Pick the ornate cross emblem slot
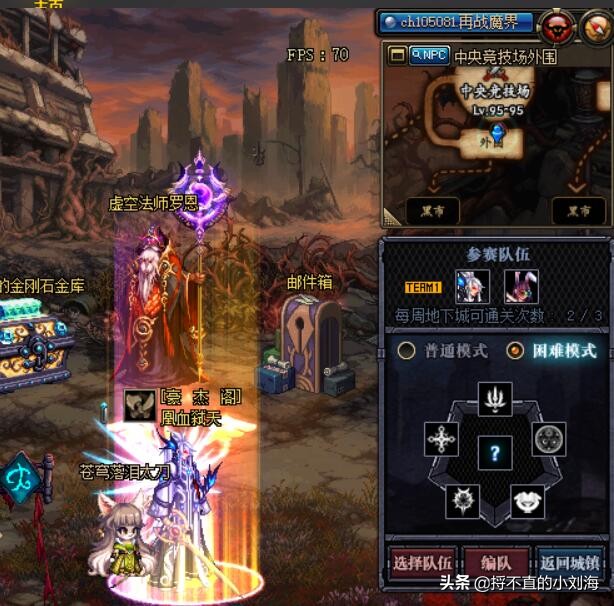The image size is (614, 606). coord(441,439)
